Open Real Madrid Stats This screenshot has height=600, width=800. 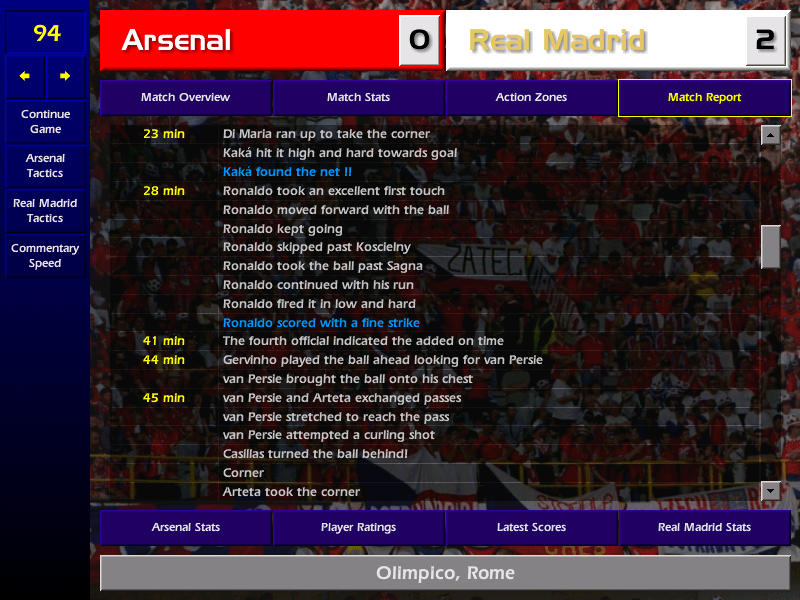[704, 527]
